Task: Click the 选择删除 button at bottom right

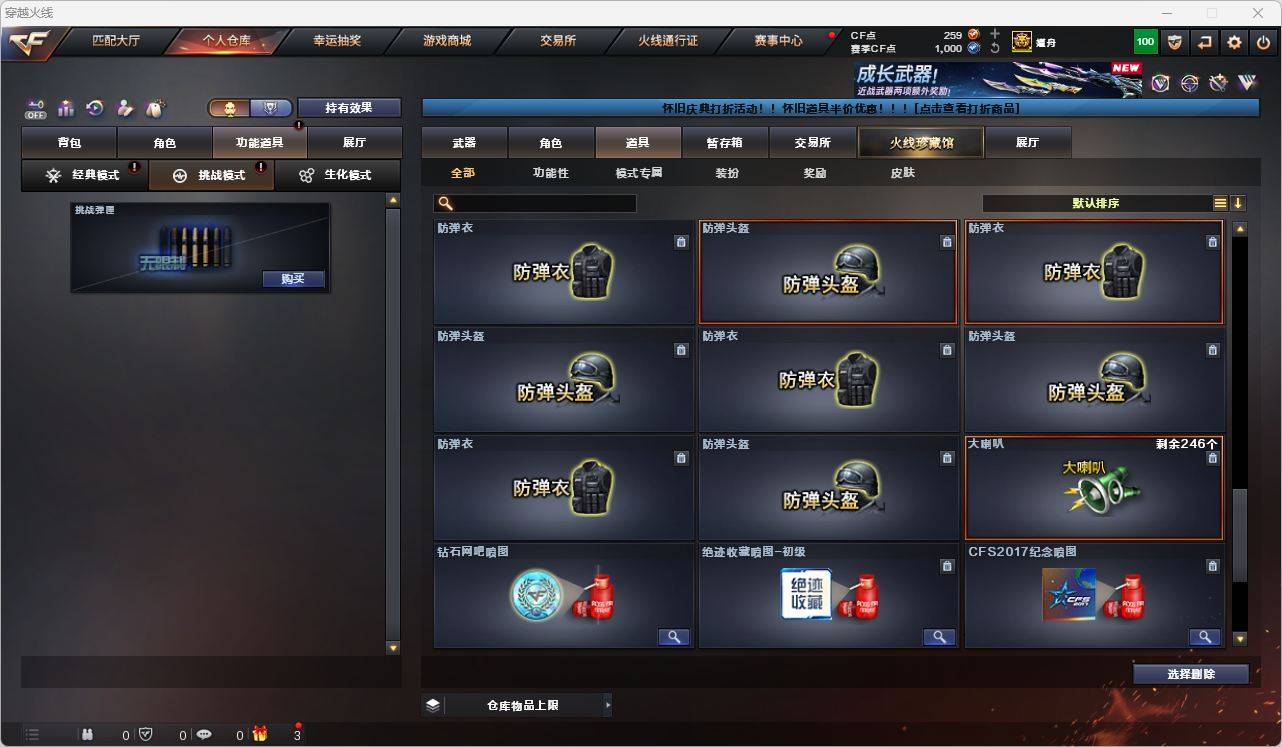Action: 1191,674
